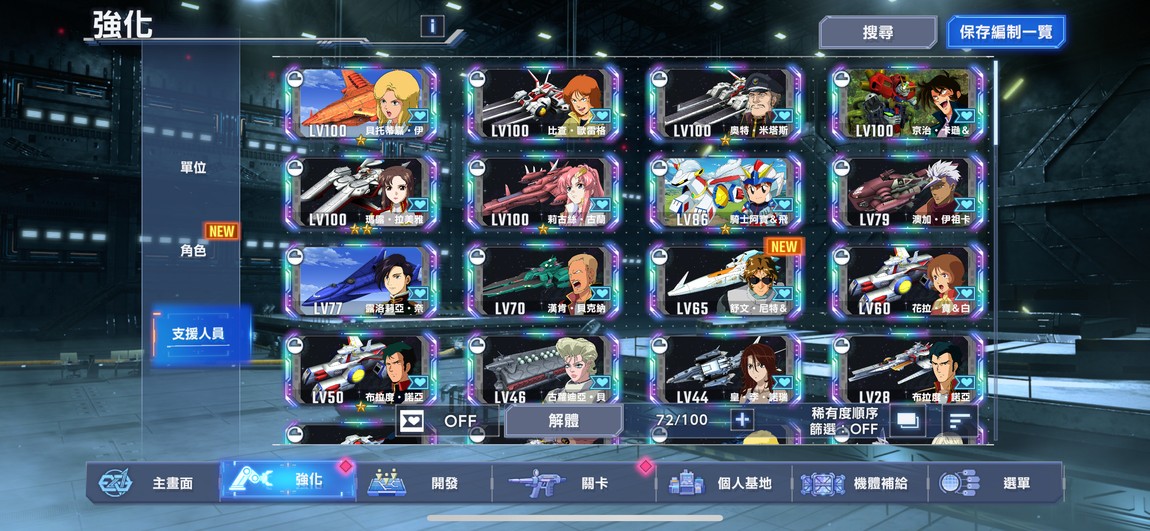Screen dimensions: 1150x531
Task: Open the 搜尋 search button
Action: [x=877, y=32]
